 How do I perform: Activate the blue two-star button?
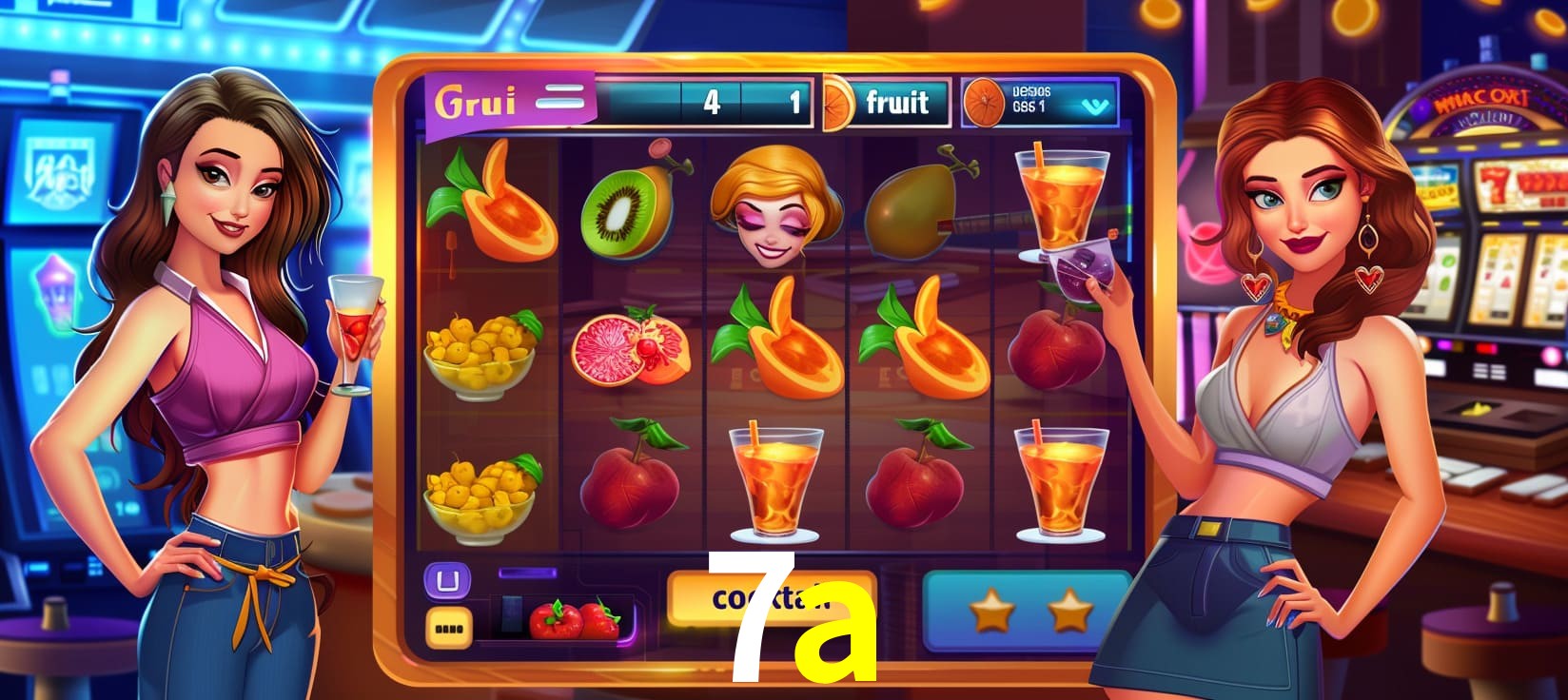(1028, 611)
